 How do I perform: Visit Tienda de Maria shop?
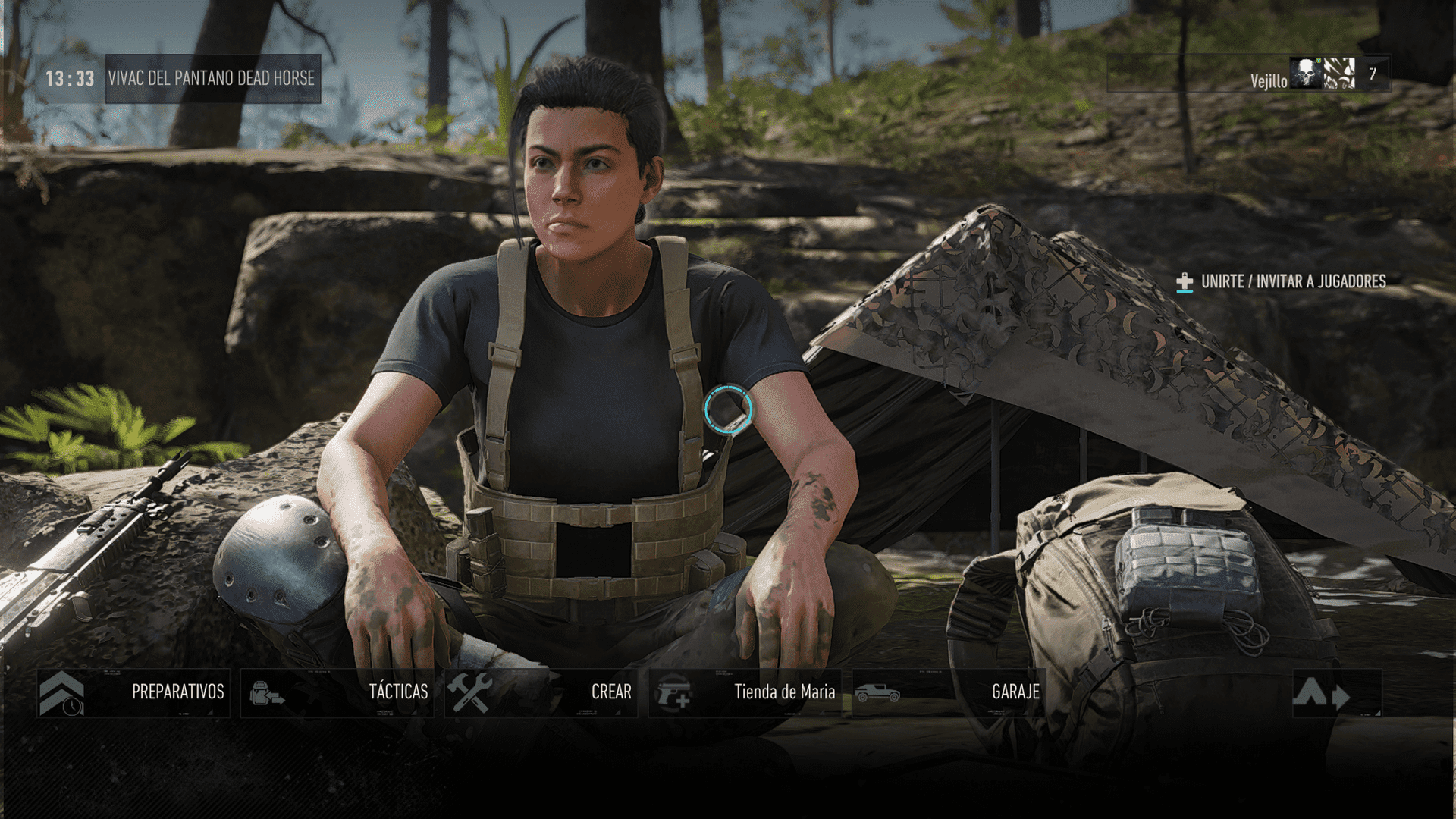745,692
